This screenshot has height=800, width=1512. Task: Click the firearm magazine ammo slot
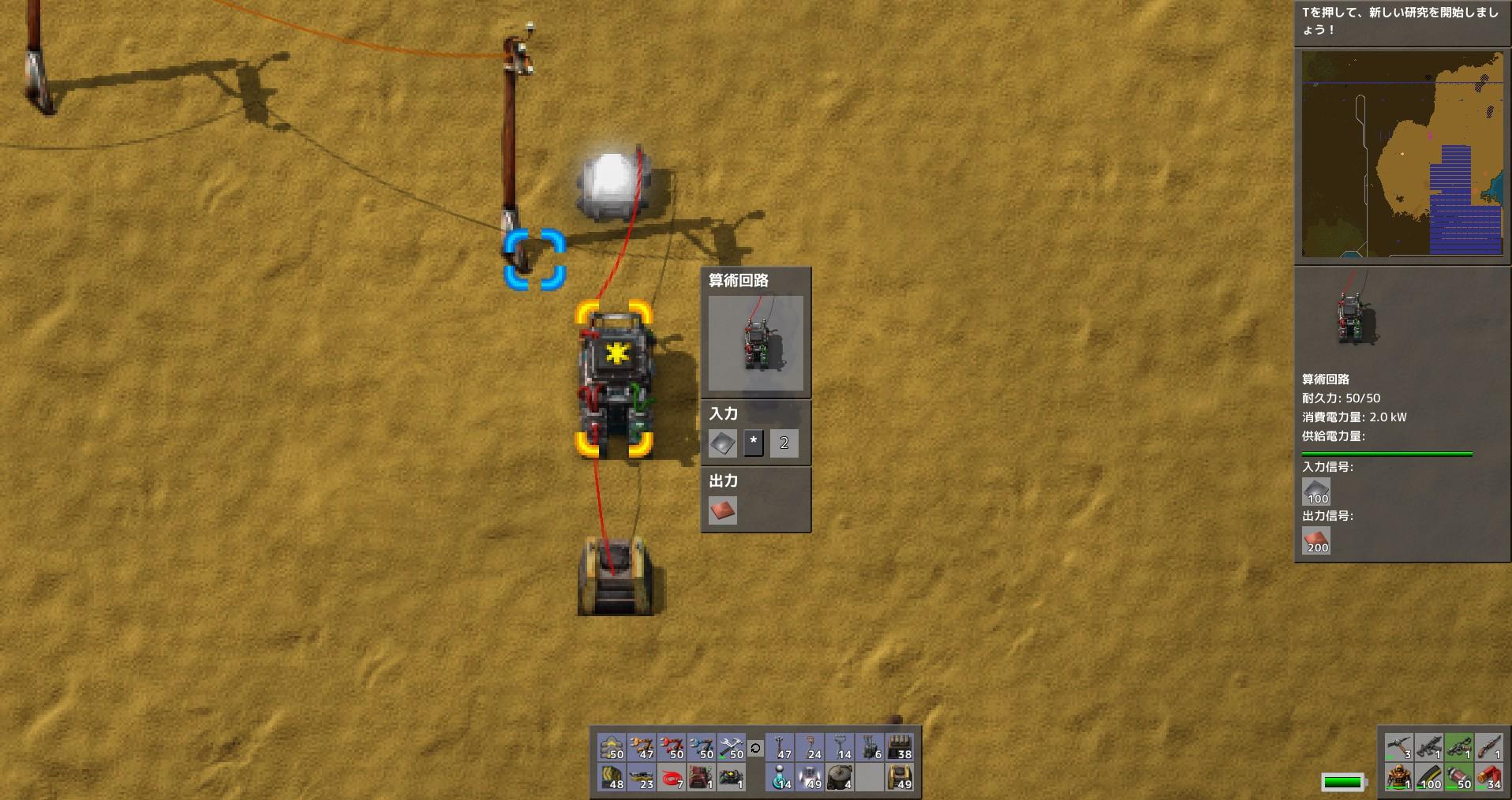1428,779
